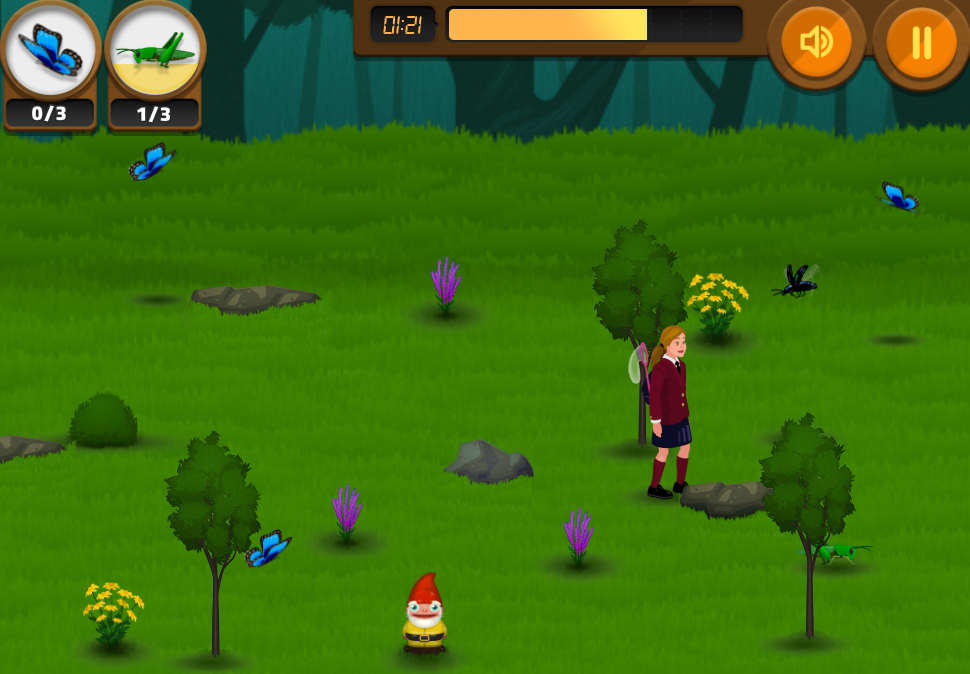Viewport: 970px width, 674px height.
Task: Select the blue butterfly objective icon
Action: tap(50, 50)
